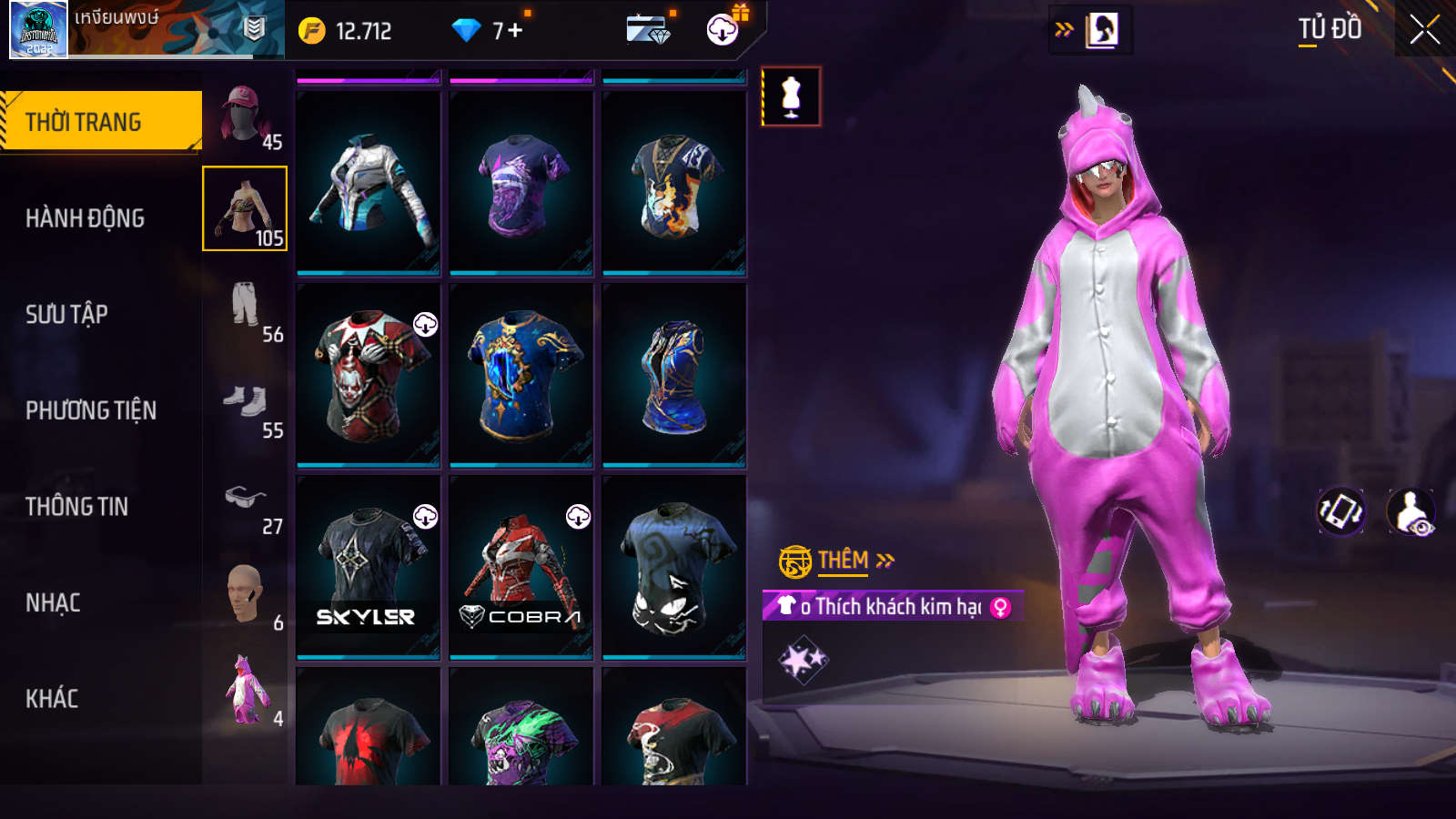This screenshot has width=1456, height=819.
Task: Choose the pants category with 56 items
Action: click(x=246, y=308)
